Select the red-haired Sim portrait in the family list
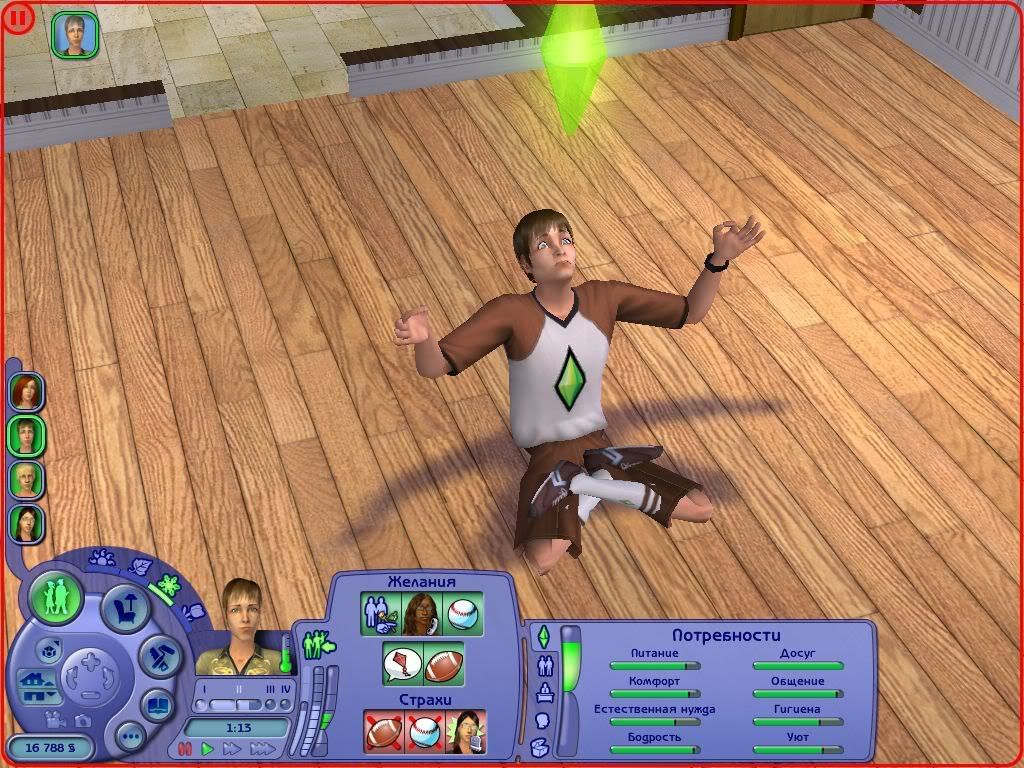The image size is (1024, 768). tap(25, 391)
